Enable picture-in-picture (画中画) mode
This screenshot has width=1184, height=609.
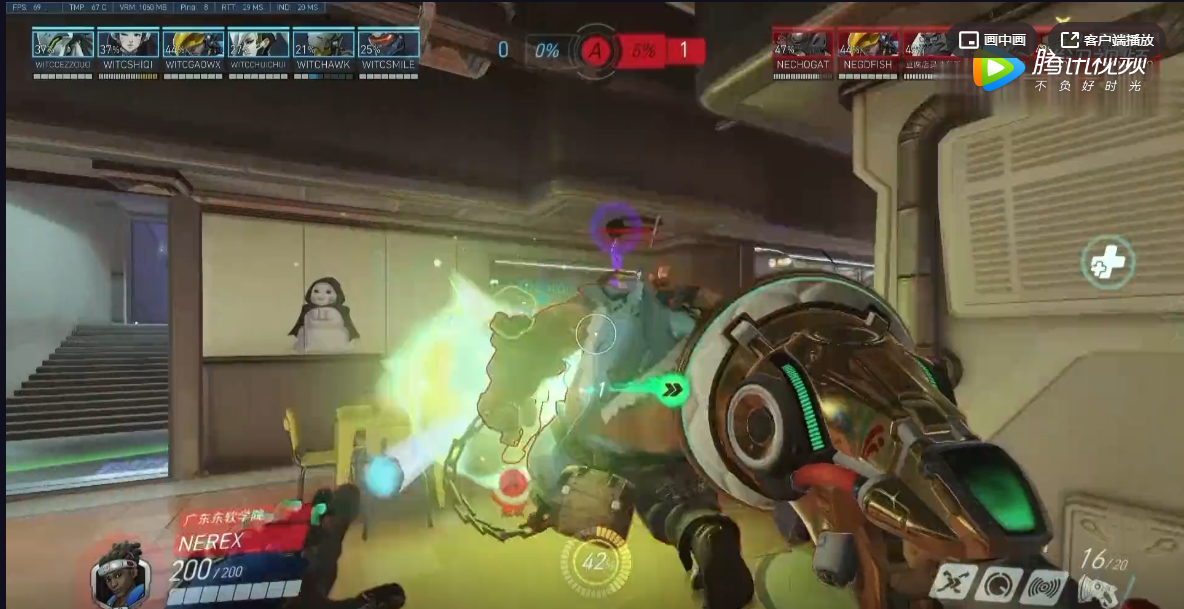[x=992, y=40]
